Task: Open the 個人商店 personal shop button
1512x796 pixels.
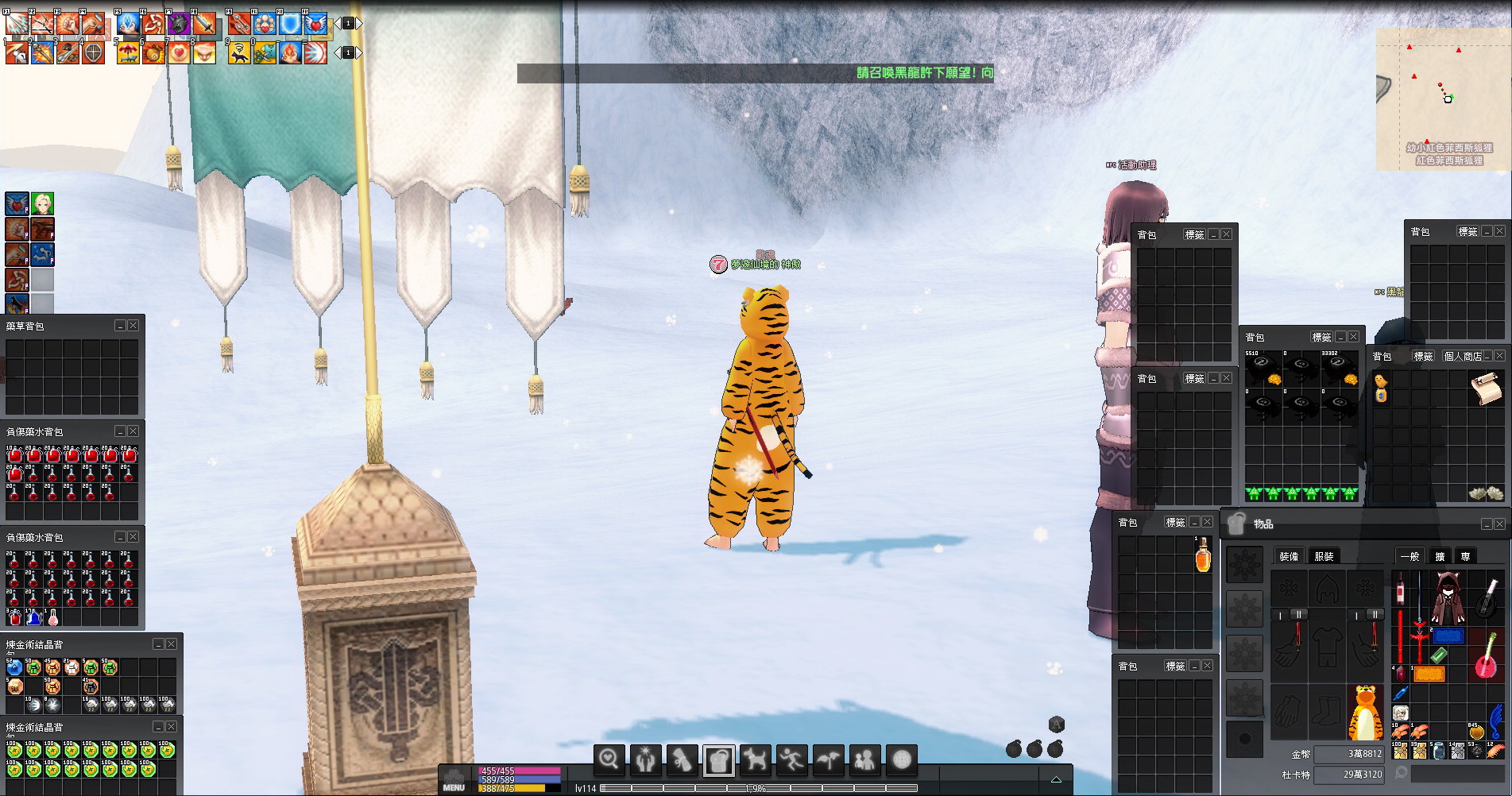Action: pyautogui.click(x=1462, y=356)
